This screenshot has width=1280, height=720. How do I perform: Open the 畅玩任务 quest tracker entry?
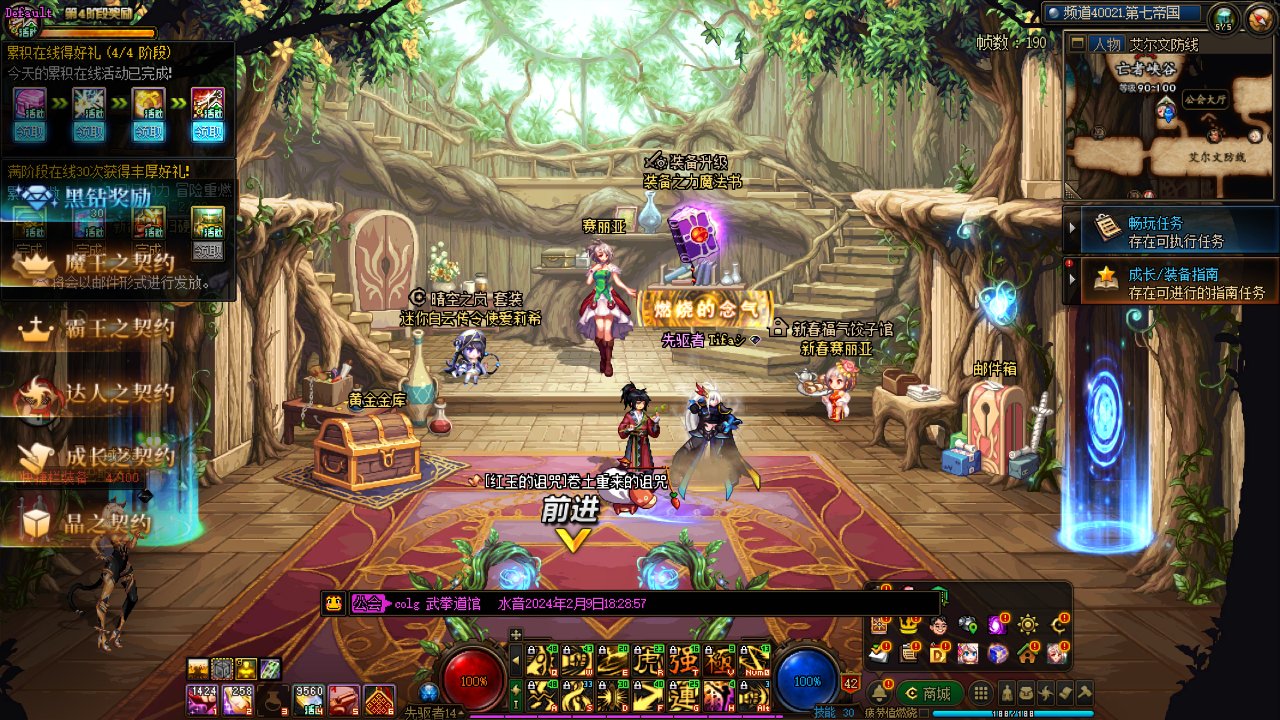click(1171, 231)
